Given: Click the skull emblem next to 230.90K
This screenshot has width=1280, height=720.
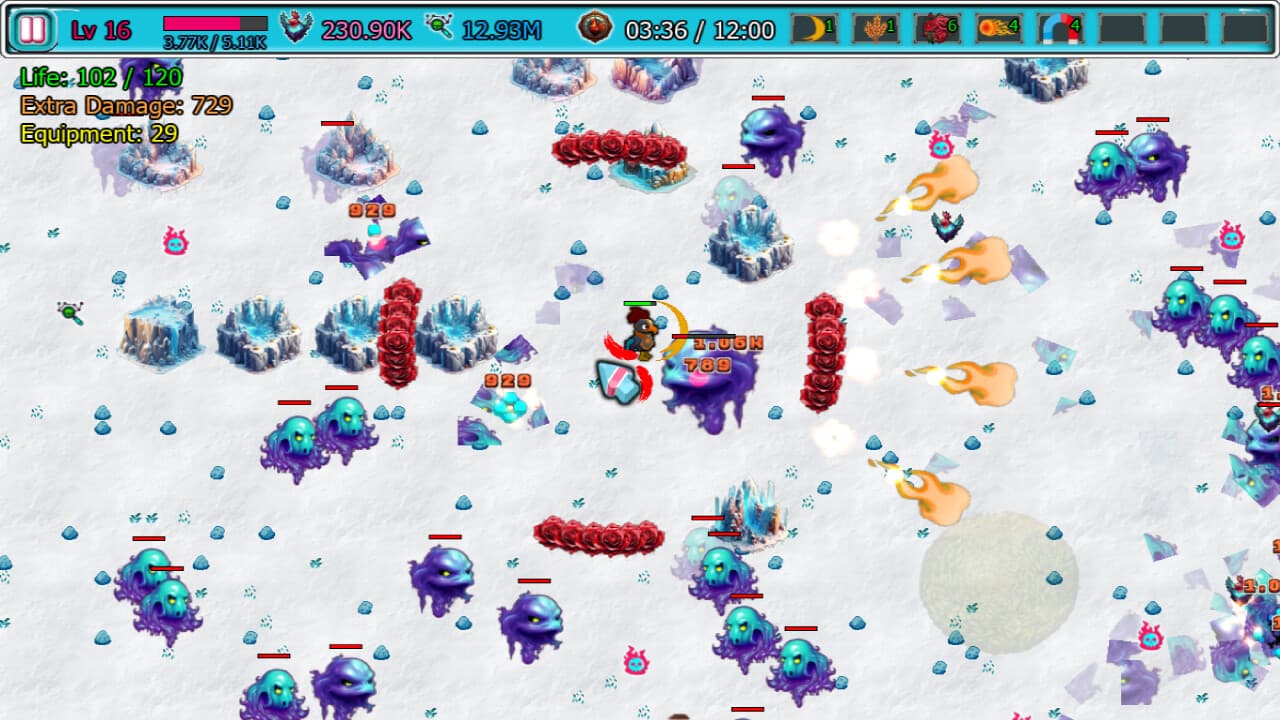Looking at the screenshot, I should click(294, 25).
